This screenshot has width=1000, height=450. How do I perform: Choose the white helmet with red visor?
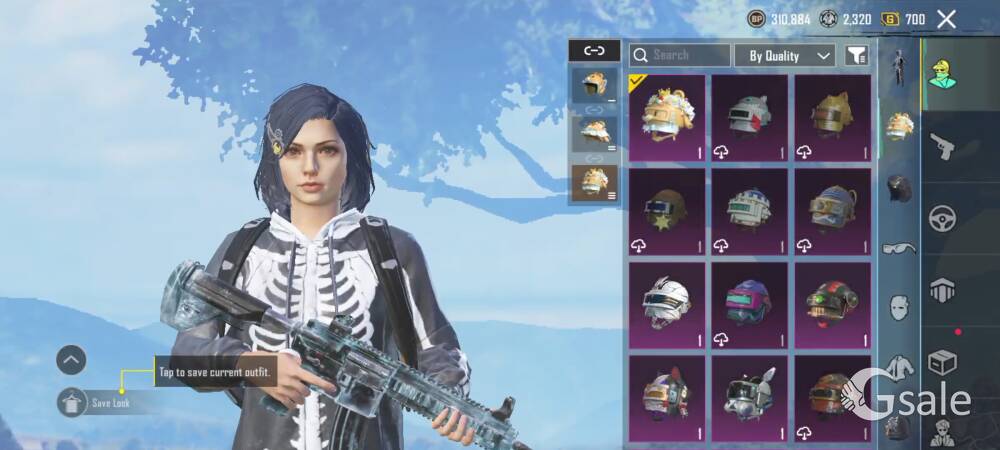coord(750,118)
